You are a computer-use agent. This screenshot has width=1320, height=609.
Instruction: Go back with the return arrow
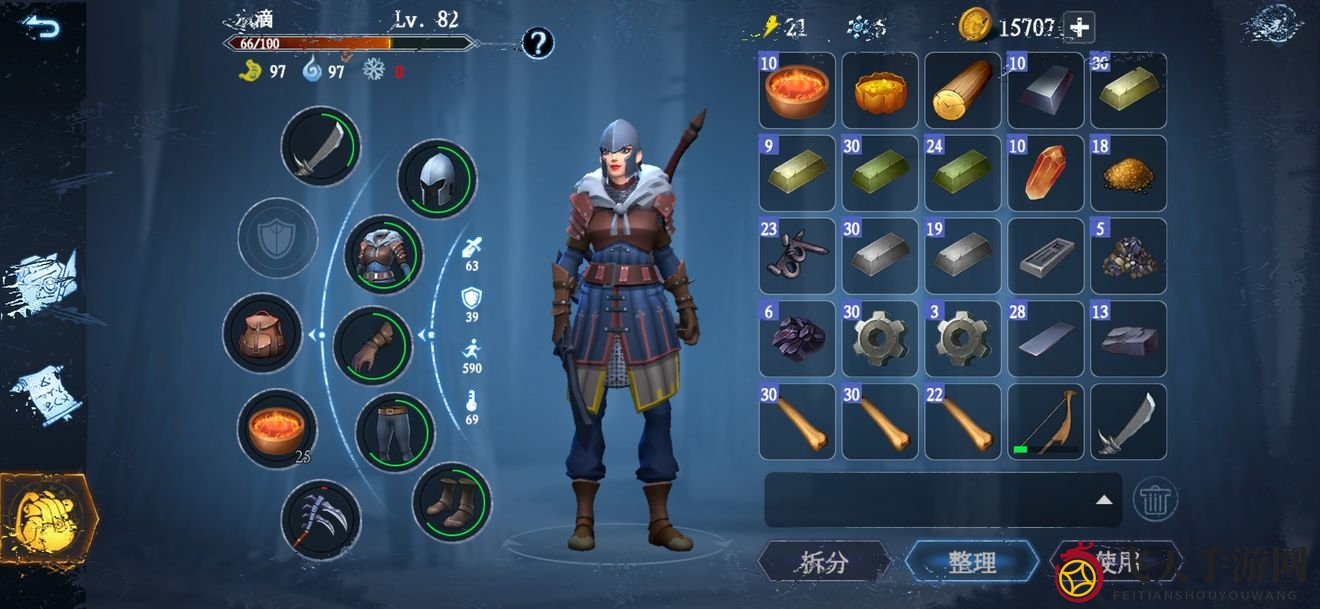pos(41,27)
